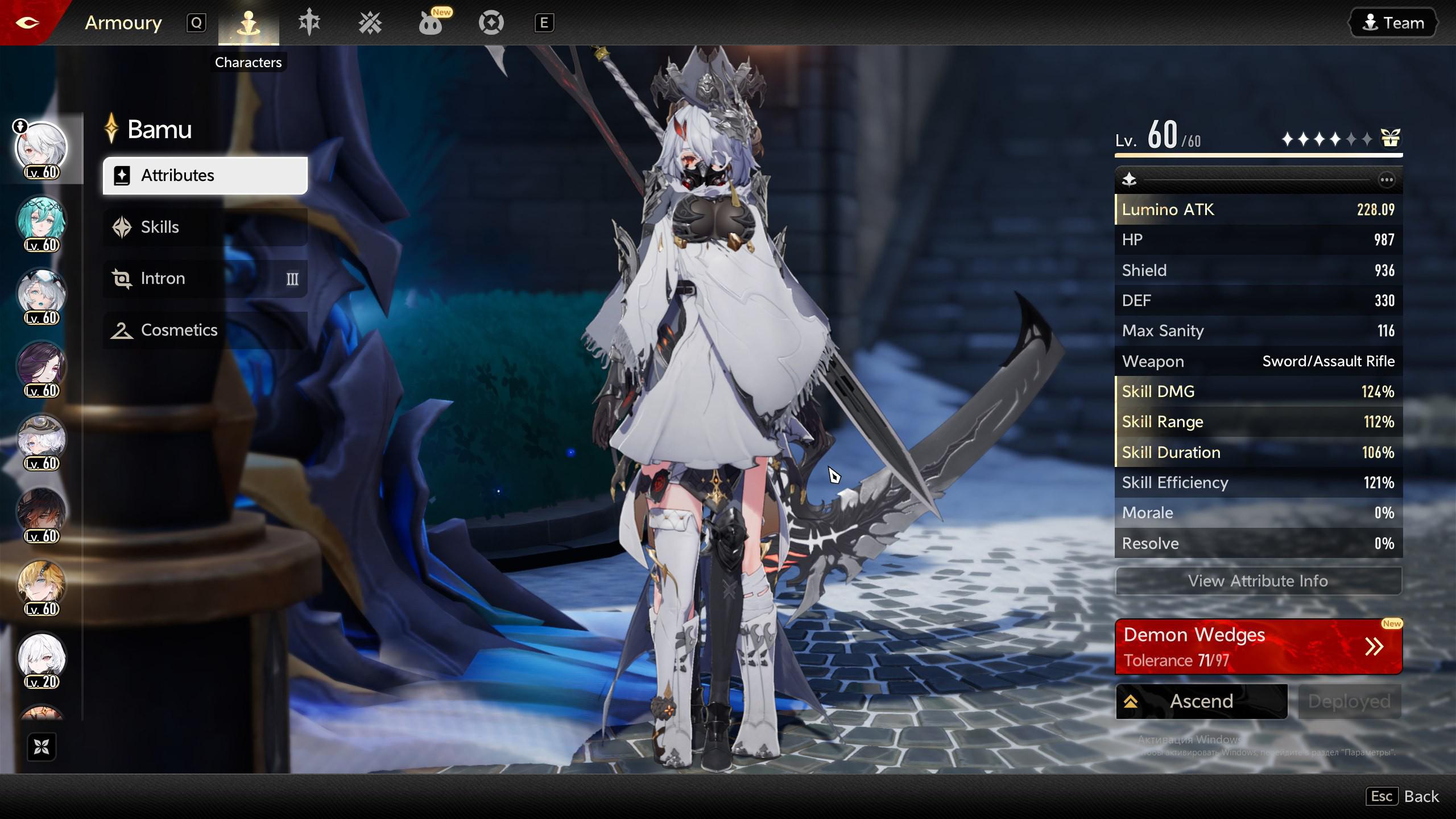Select the Intron menu entry
1456x819 pixels.
205,279
